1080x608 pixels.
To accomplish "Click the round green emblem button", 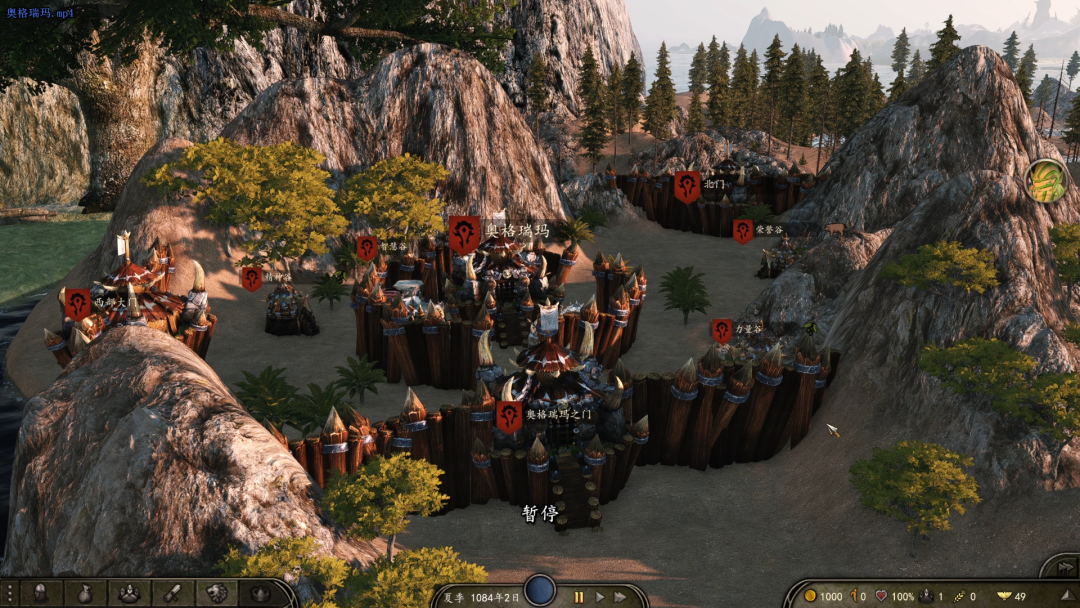I will click(1046, 180).
